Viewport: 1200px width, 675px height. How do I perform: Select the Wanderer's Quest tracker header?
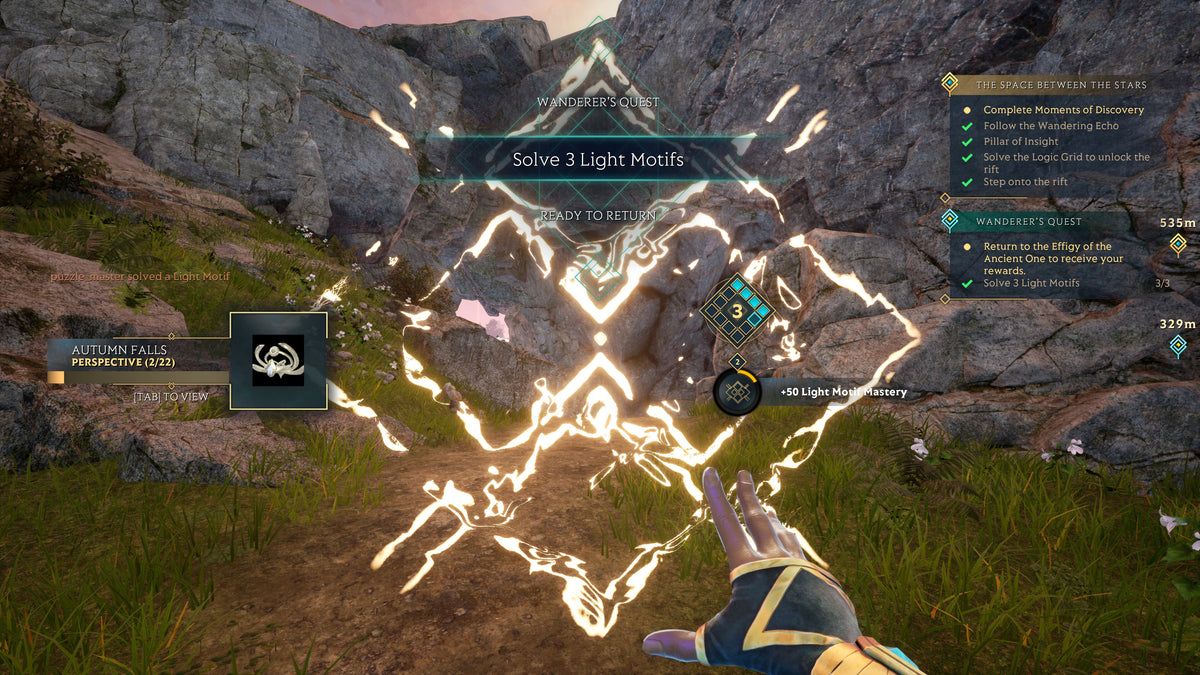click(x=1029, y=221)
